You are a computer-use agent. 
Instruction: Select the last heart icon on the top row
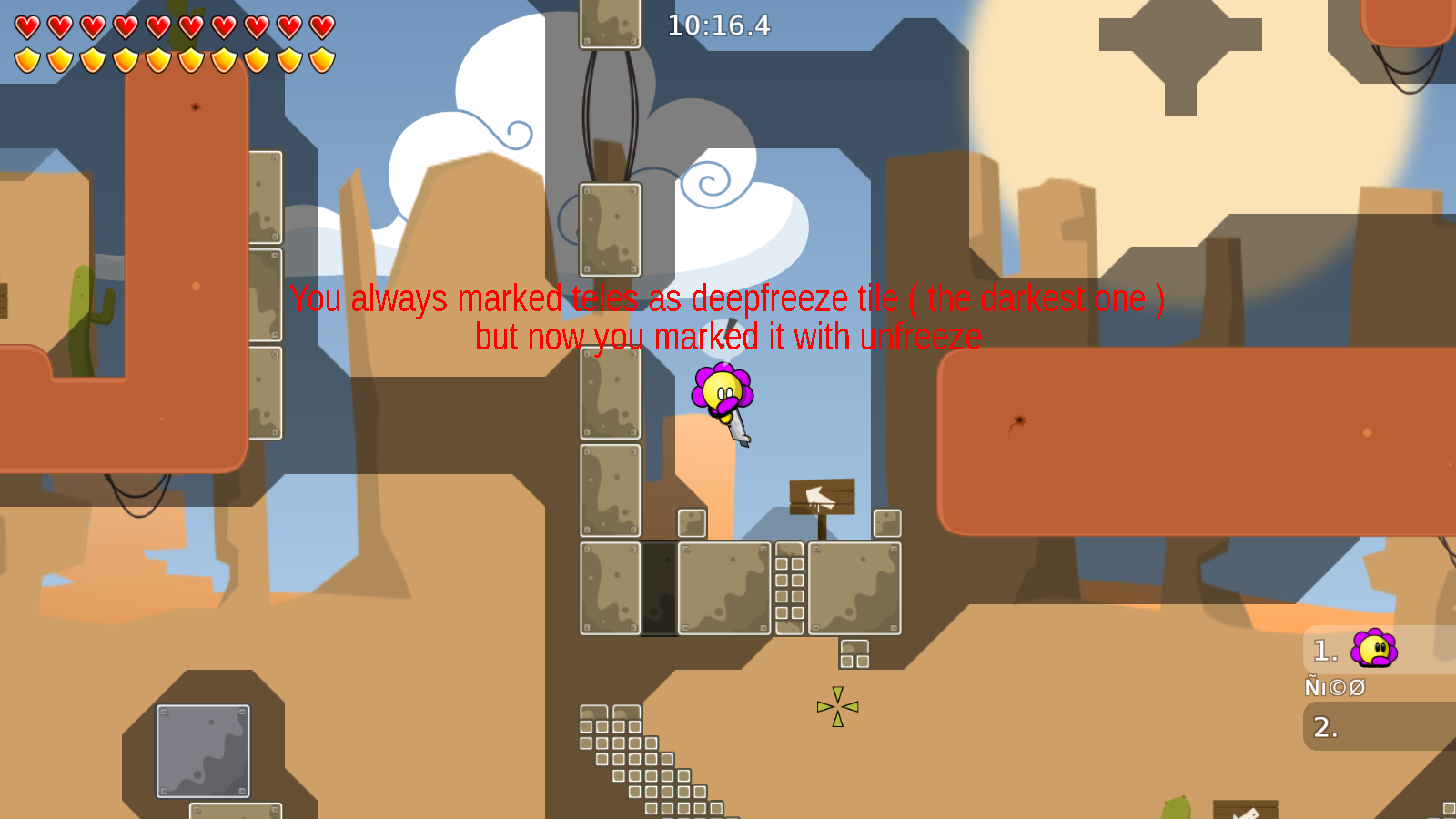pyautogui.click(x=320, y=25)
